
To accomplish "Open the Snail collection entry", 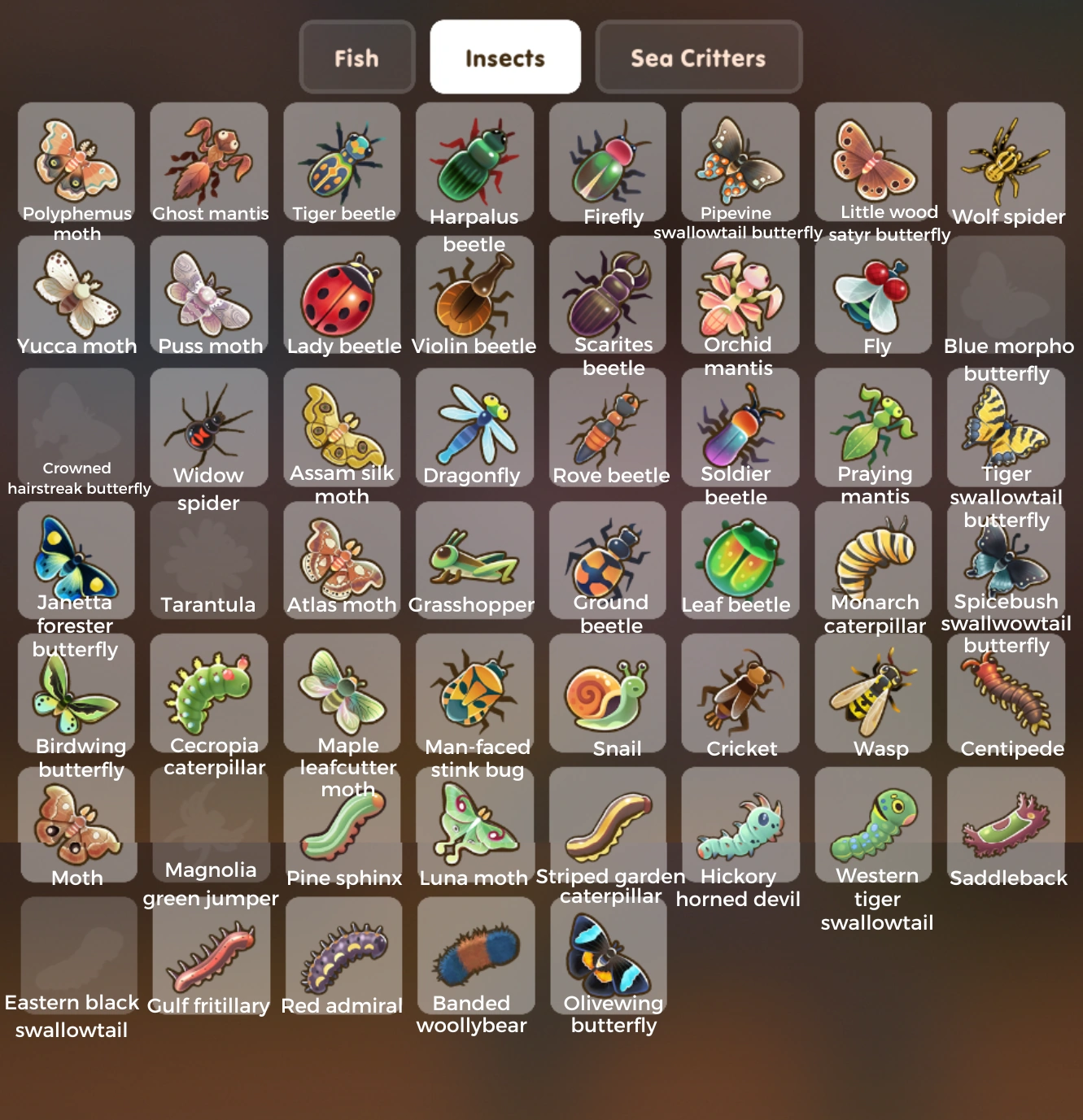I will (608, 691).
